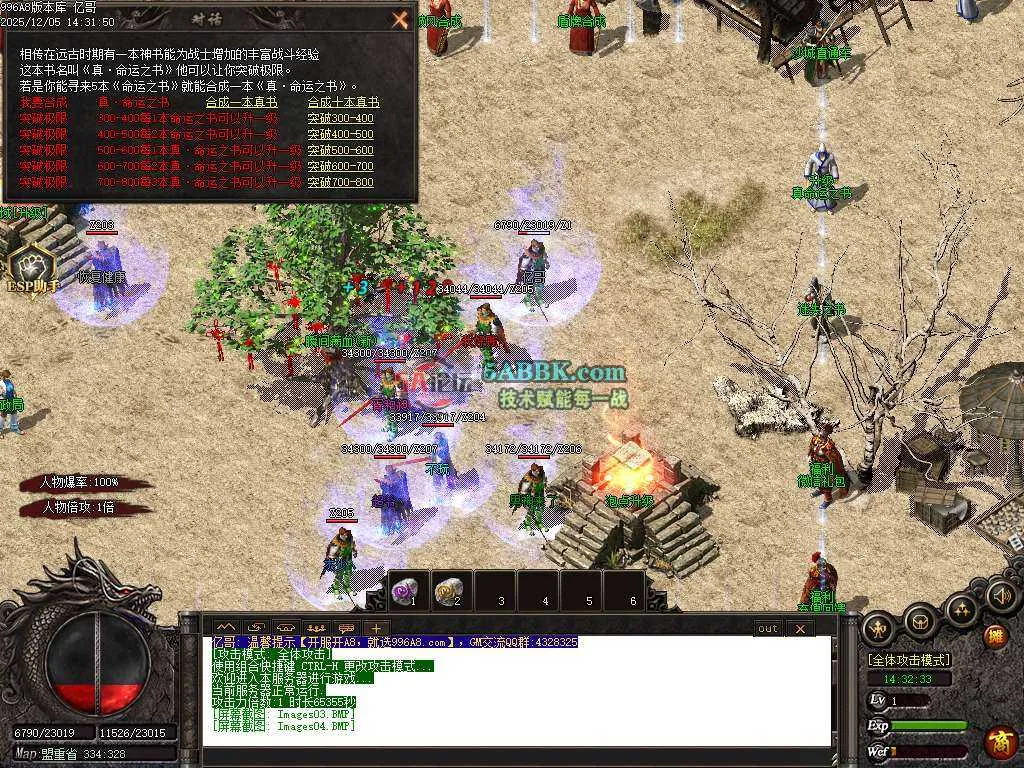Select the 突破400-500 breakthrough link
This screenshot has height=768, width=1024.
340,134
